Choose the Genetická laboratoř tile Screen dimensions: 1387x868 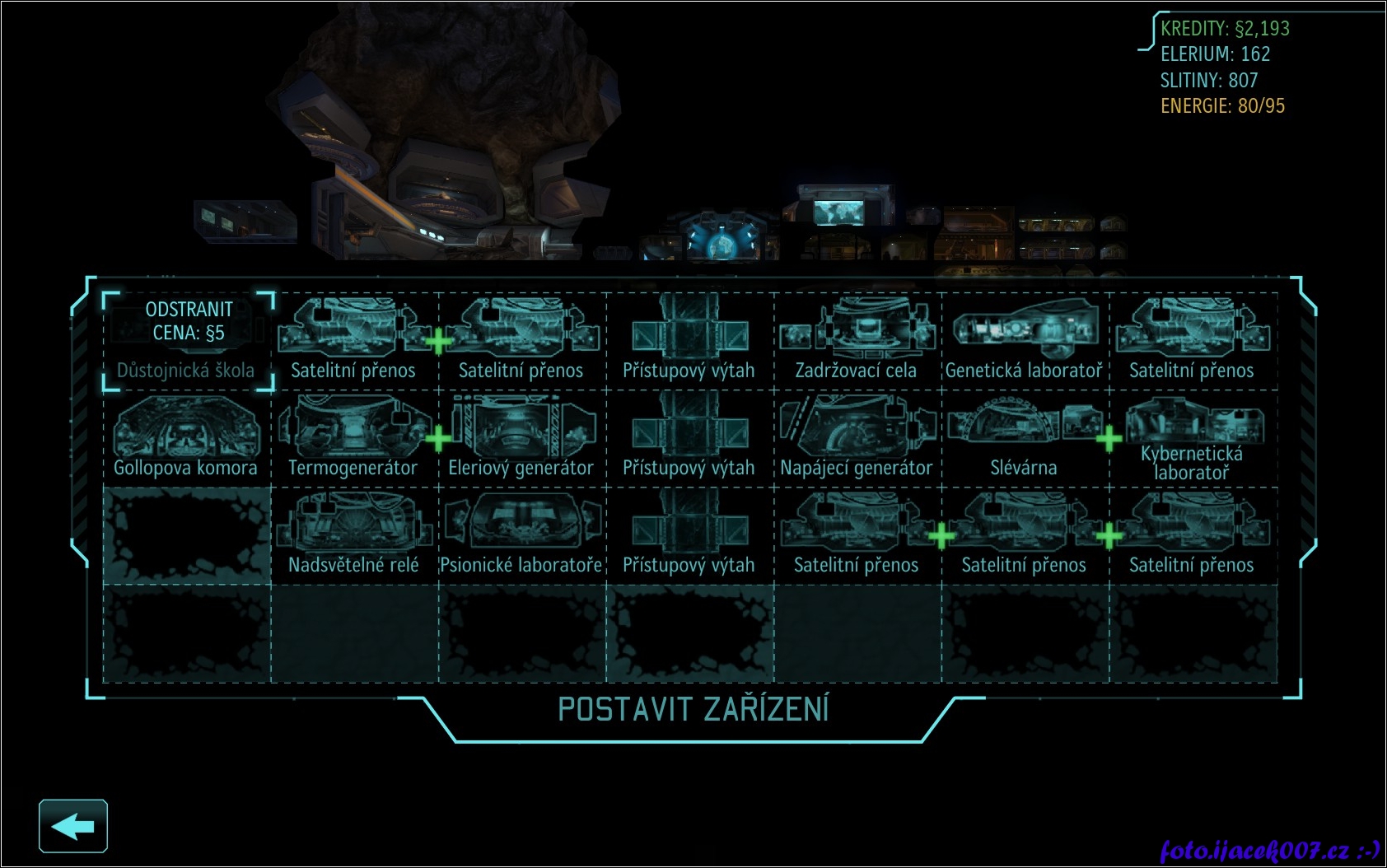1024,341
